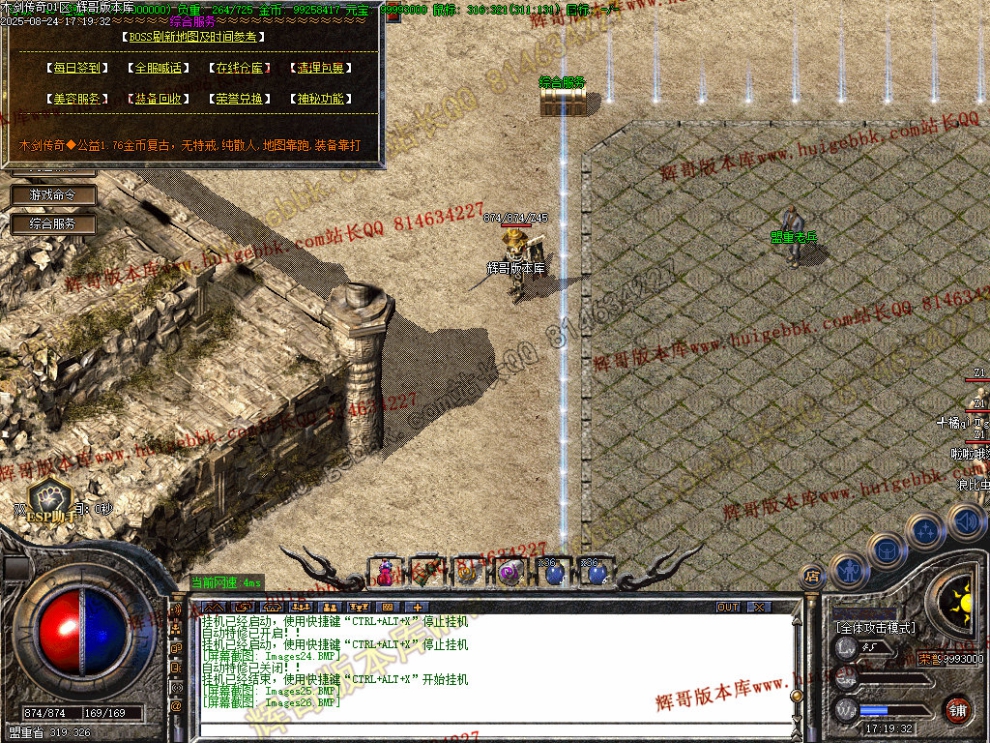Use the red potion hotbar slot

tap(385, 573)
